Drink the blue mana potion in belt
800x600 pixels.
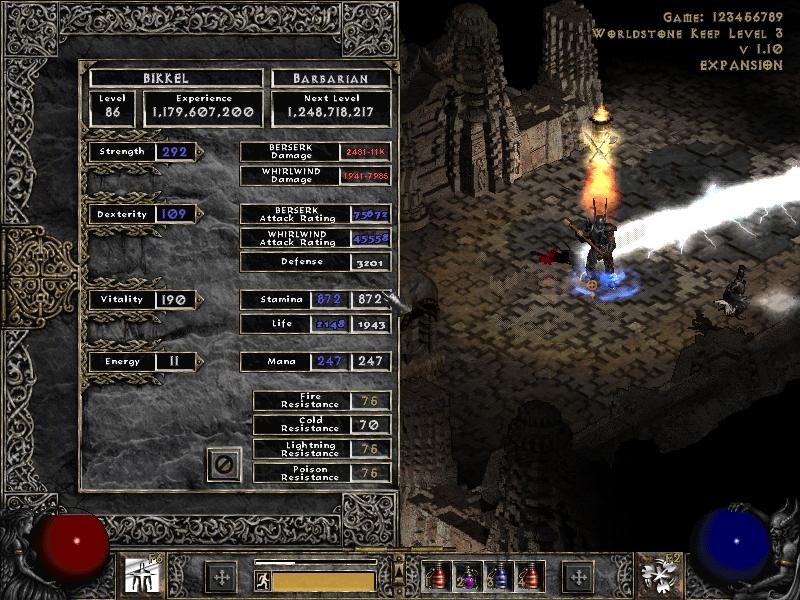pyautogui.click(x=498, y=577)
